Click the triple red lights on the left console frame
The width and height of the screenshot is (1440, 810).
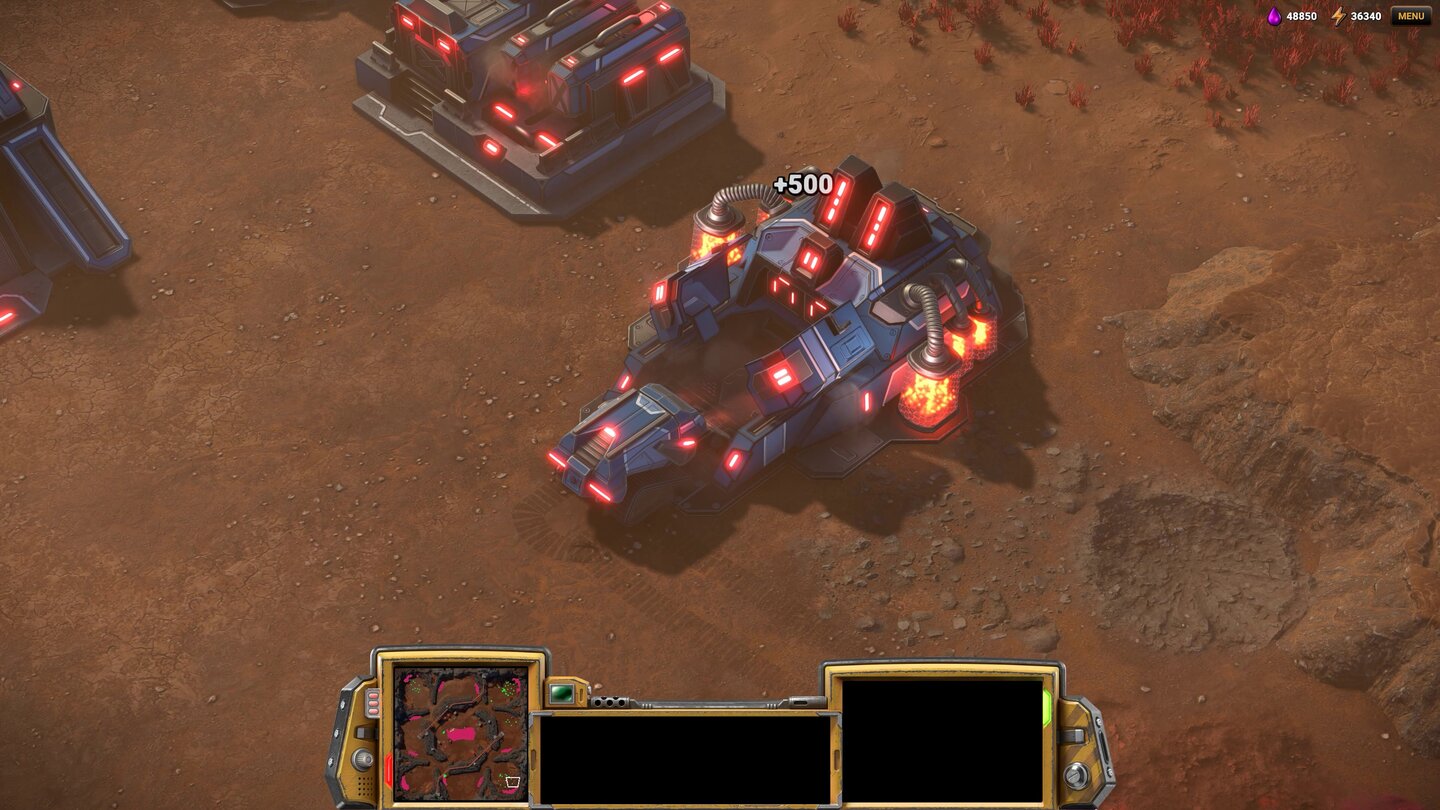373,703
